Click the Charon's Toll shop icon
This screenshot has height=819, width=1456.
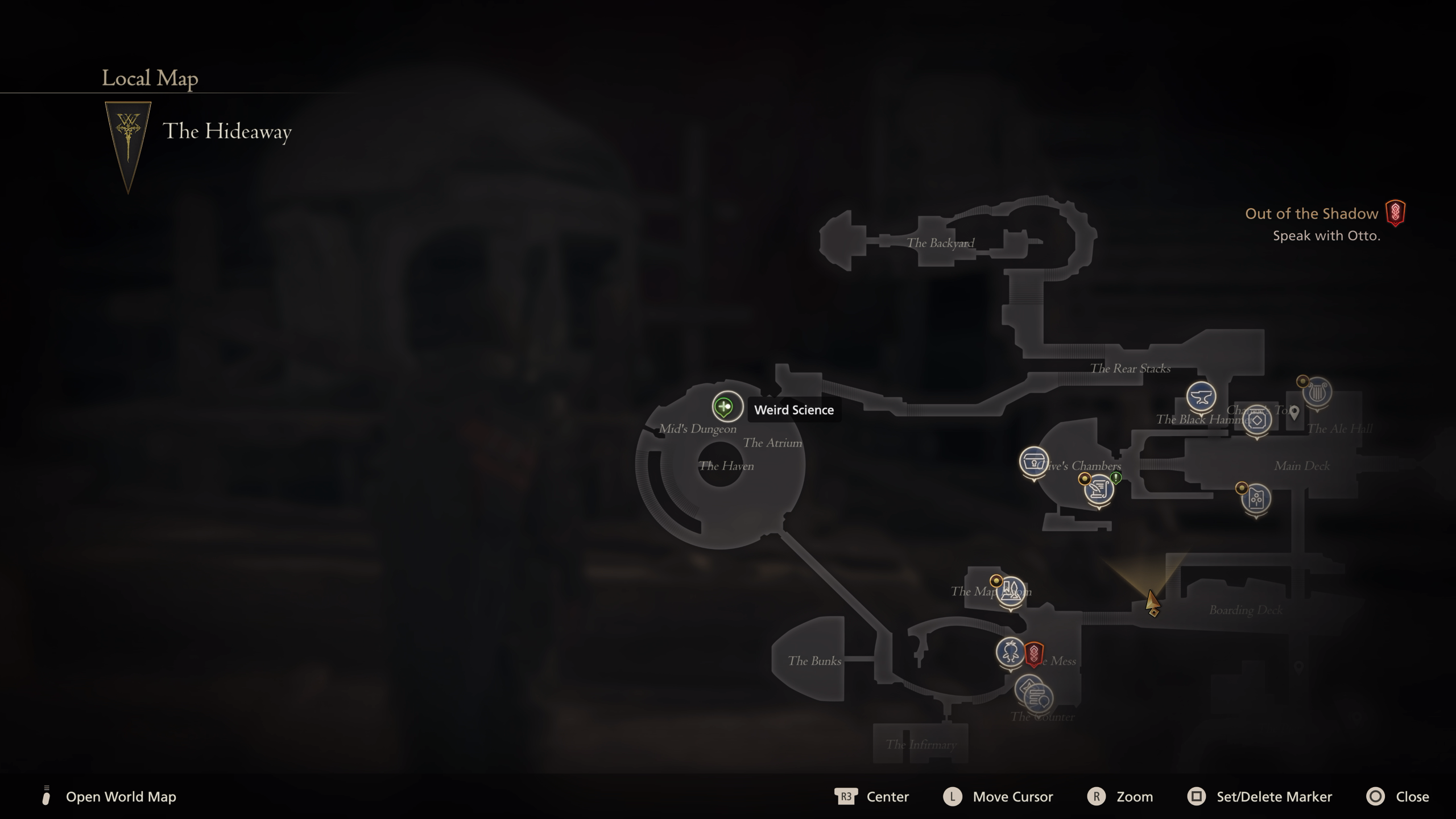(x=1258, y=420)
